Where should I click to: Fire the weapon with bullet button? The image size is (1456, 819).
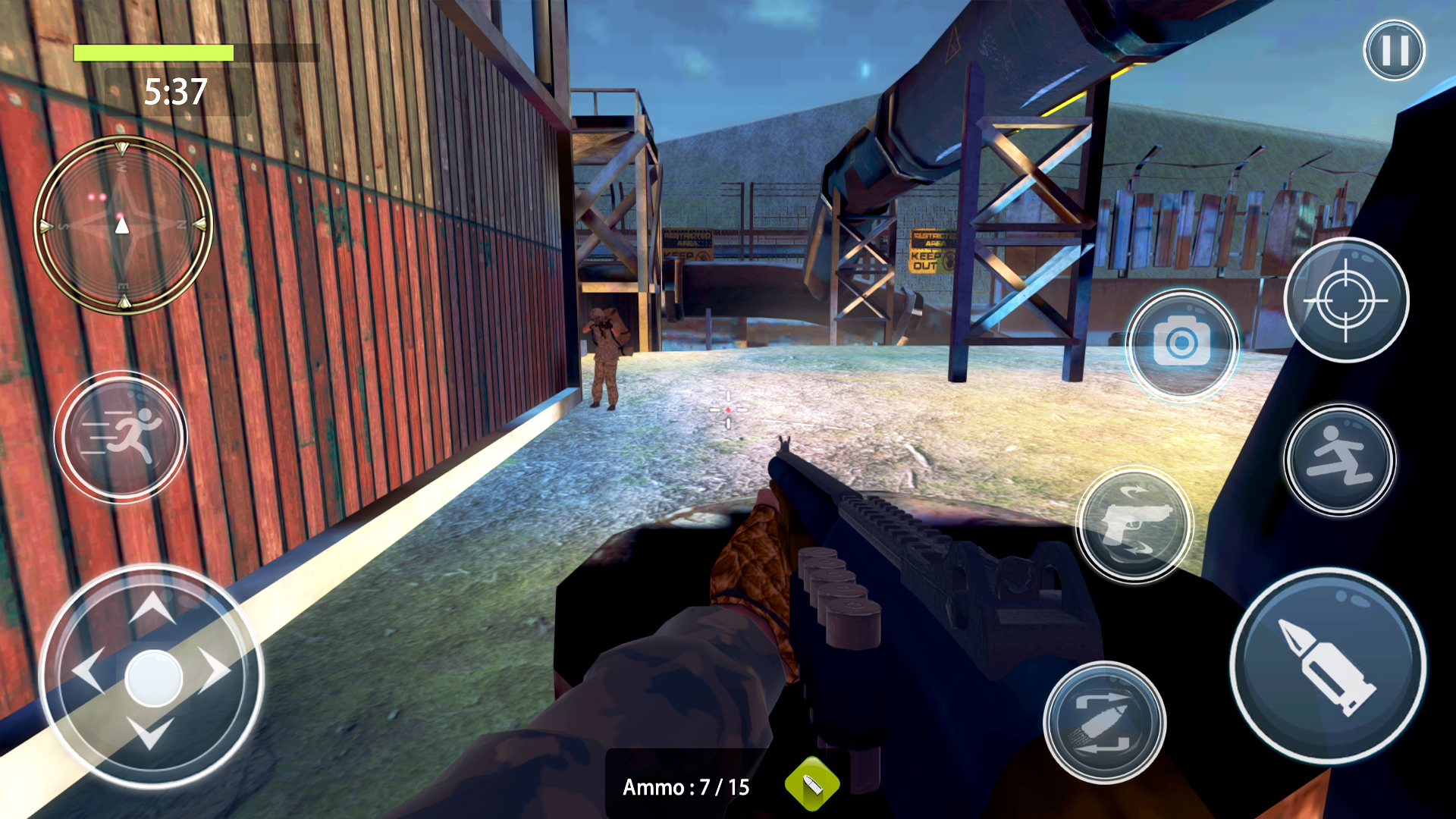tap(1327, 667)
